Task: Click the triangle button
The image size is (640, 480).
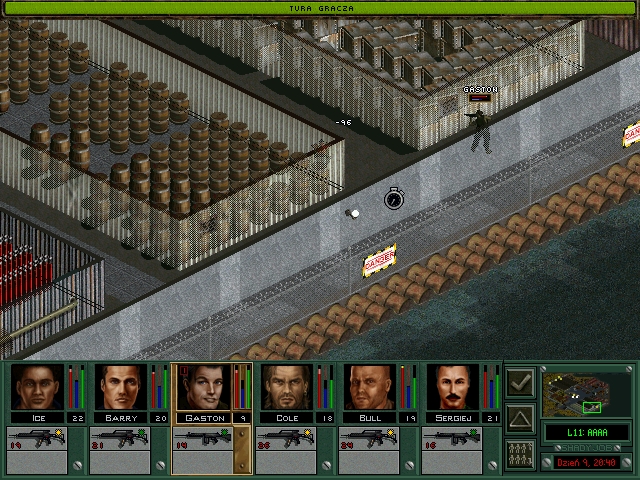Action: 520,418
